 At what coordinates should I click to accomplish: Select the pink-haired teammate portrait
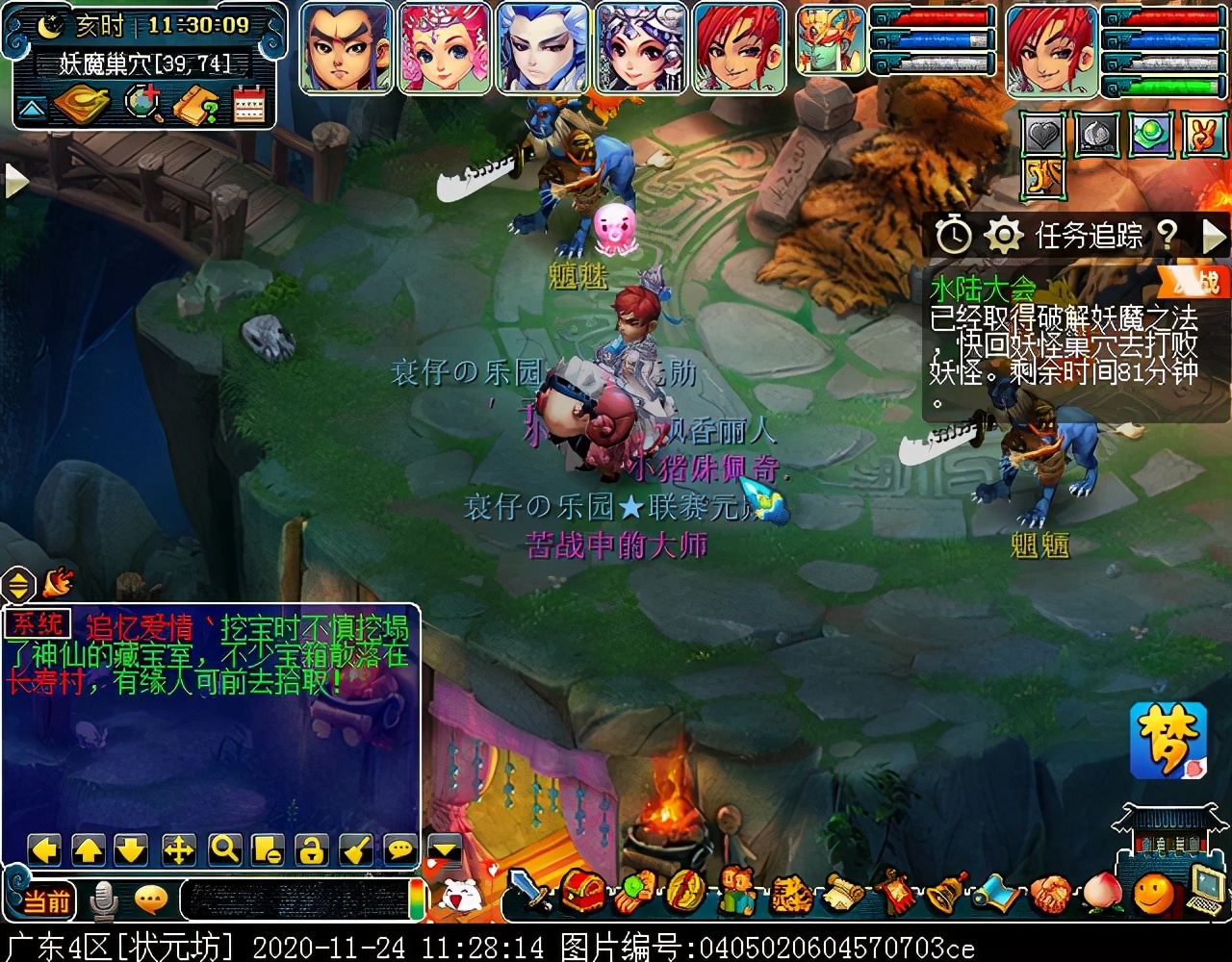(x=445, y=48)
